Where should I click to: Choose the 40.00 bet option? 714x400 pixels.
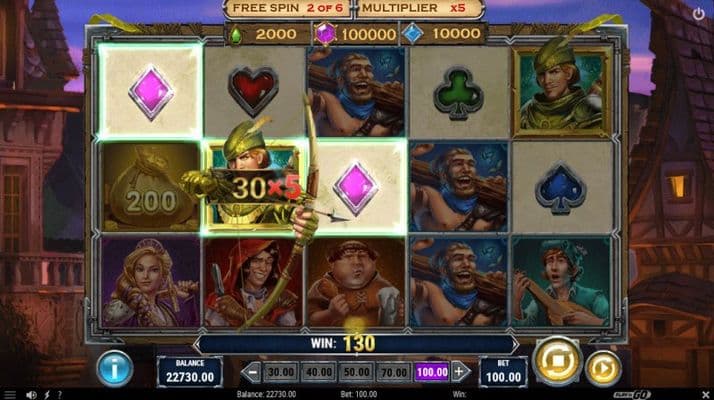coord(318,371)
